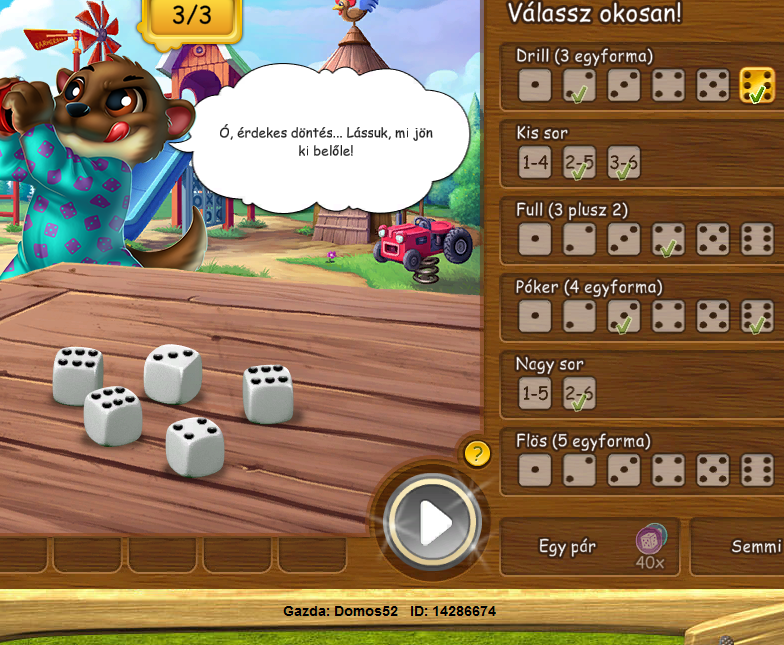Select the six-pip die under Full

click(757, 239)
